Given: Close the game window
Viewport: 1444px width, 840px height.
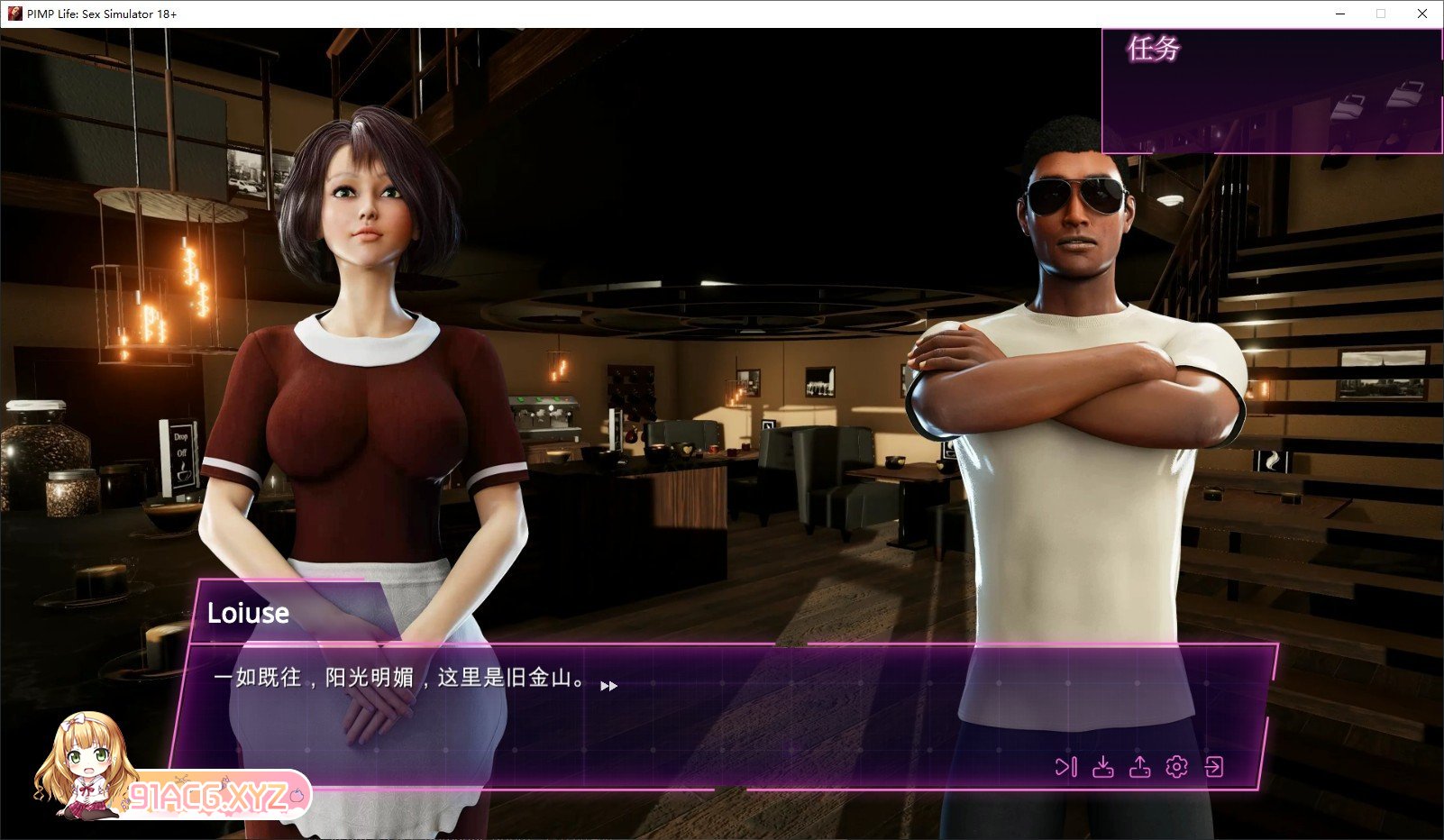Looking at the screenshot, I should click(x=1422, y=14).
